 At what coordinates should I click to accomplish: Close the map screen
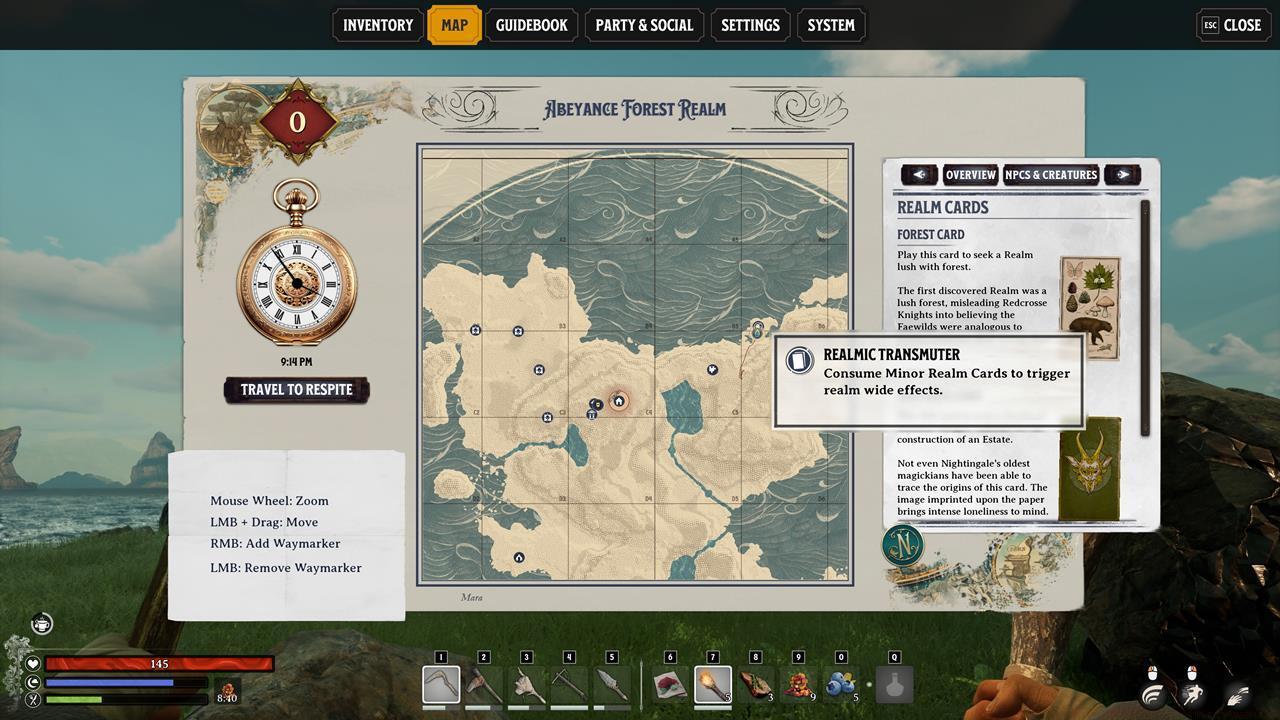coord(1233,25)
